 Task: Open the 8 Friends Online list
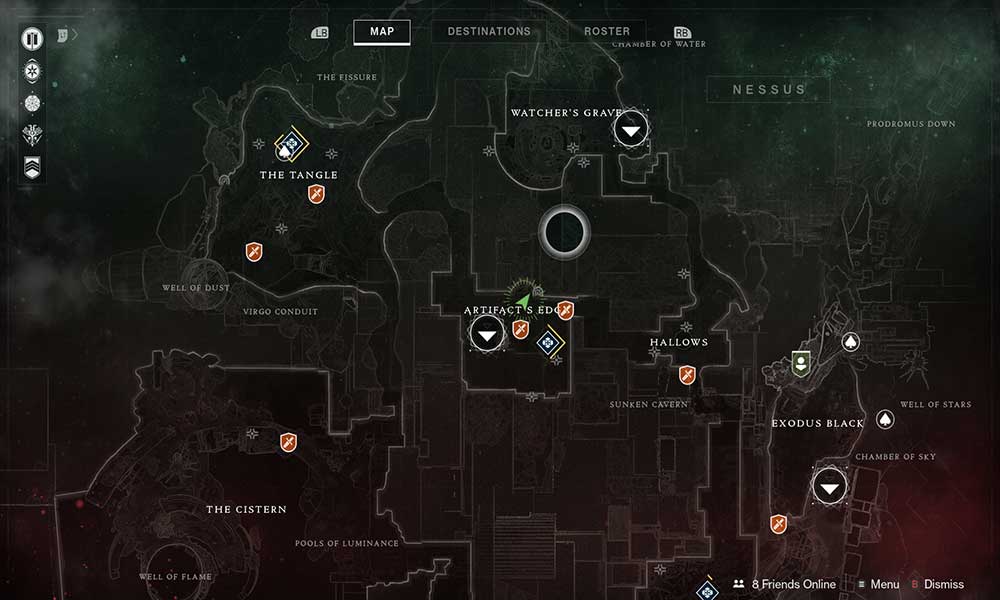783,584
